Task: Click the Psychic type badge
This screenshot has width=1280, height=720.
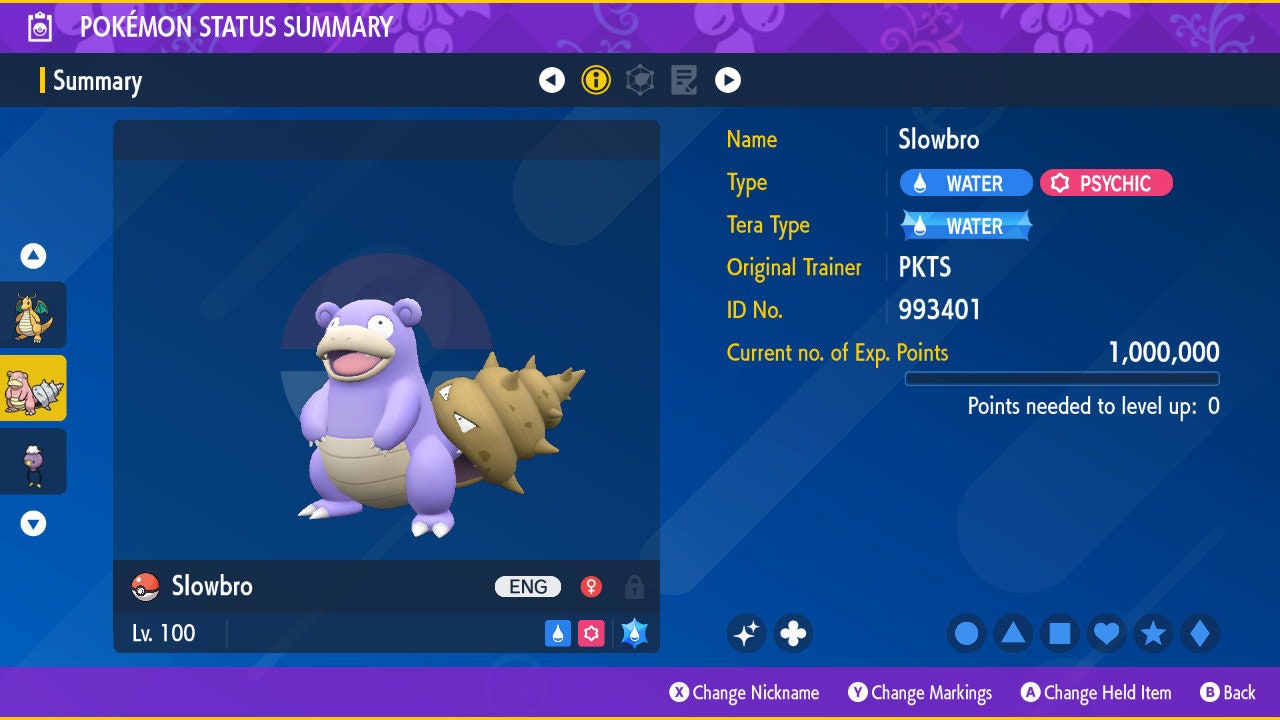Action: point(1106,183)
